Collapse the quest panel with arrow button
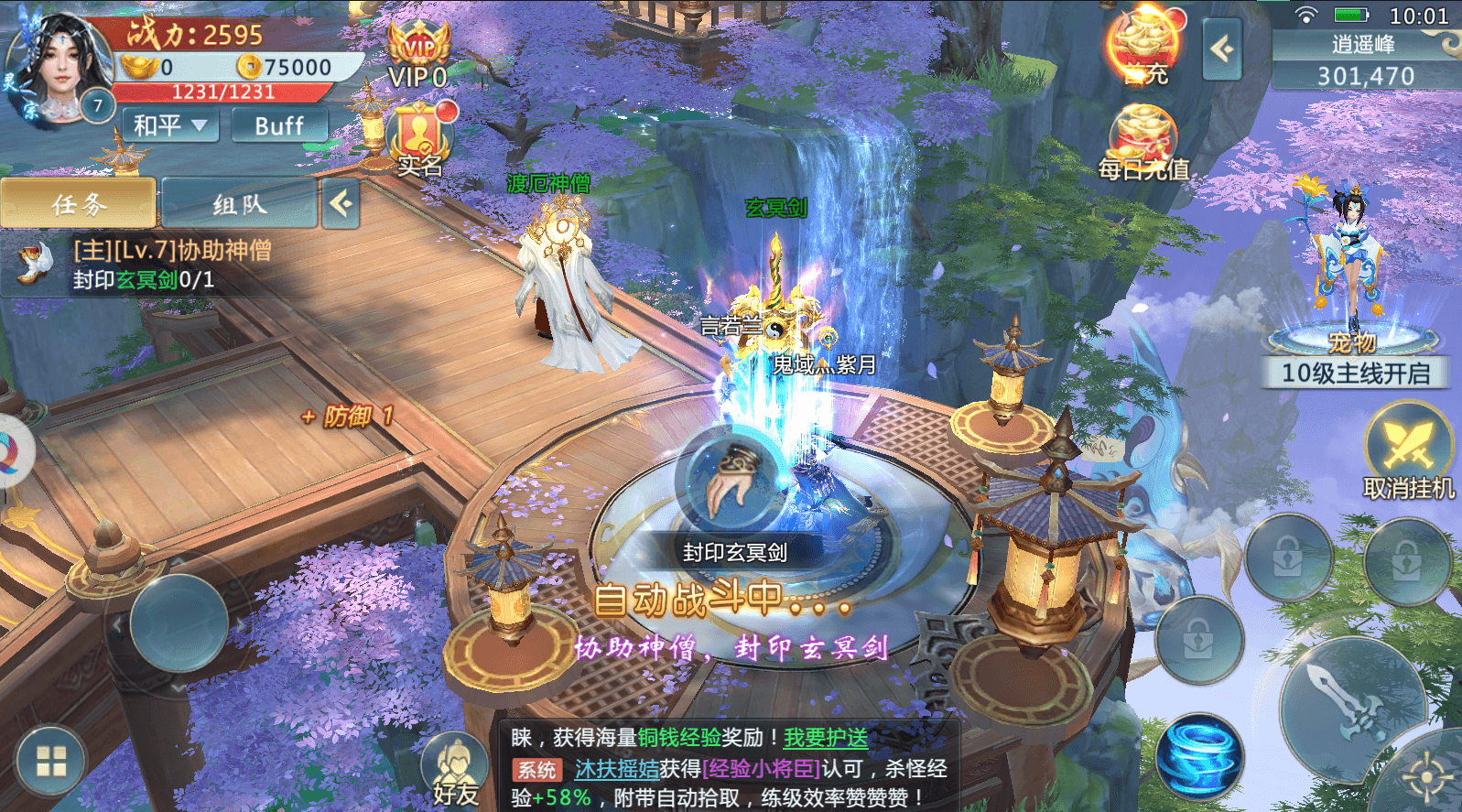This screenshot has height=812, width=1462. coord(341,203)
